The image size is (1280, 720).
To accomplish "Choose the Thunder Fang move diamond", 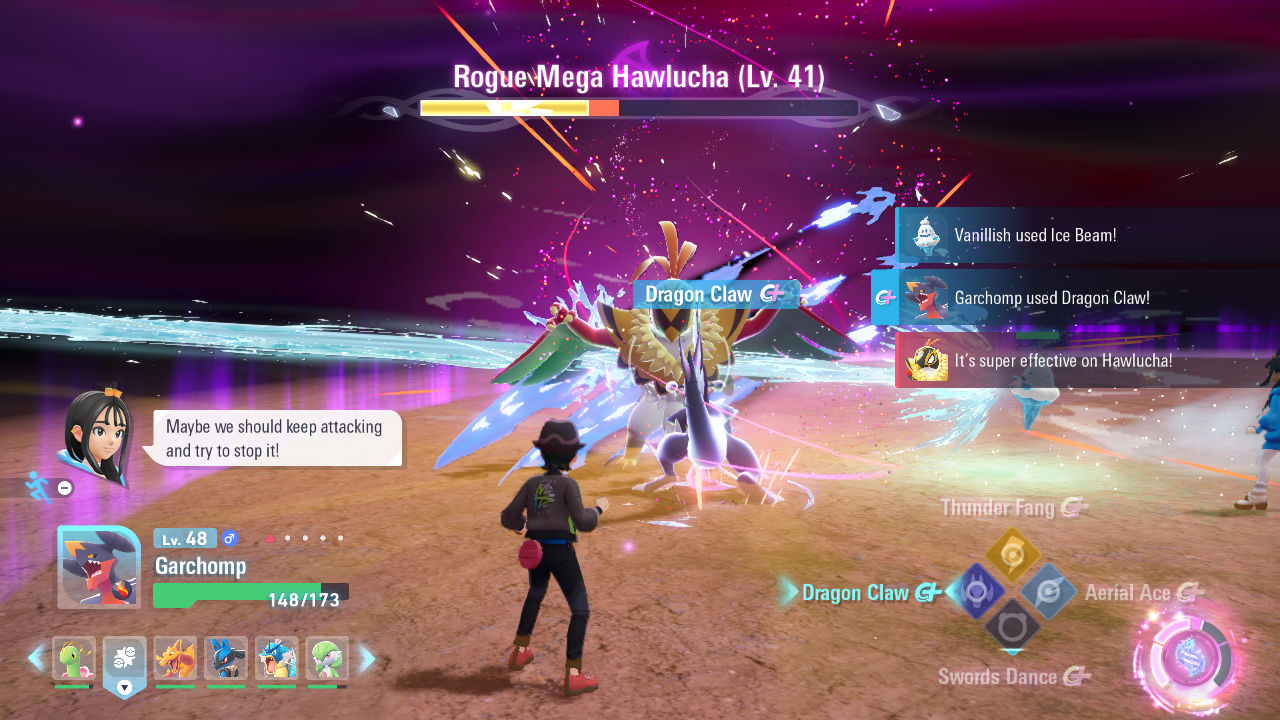I will pos(1013,556).
